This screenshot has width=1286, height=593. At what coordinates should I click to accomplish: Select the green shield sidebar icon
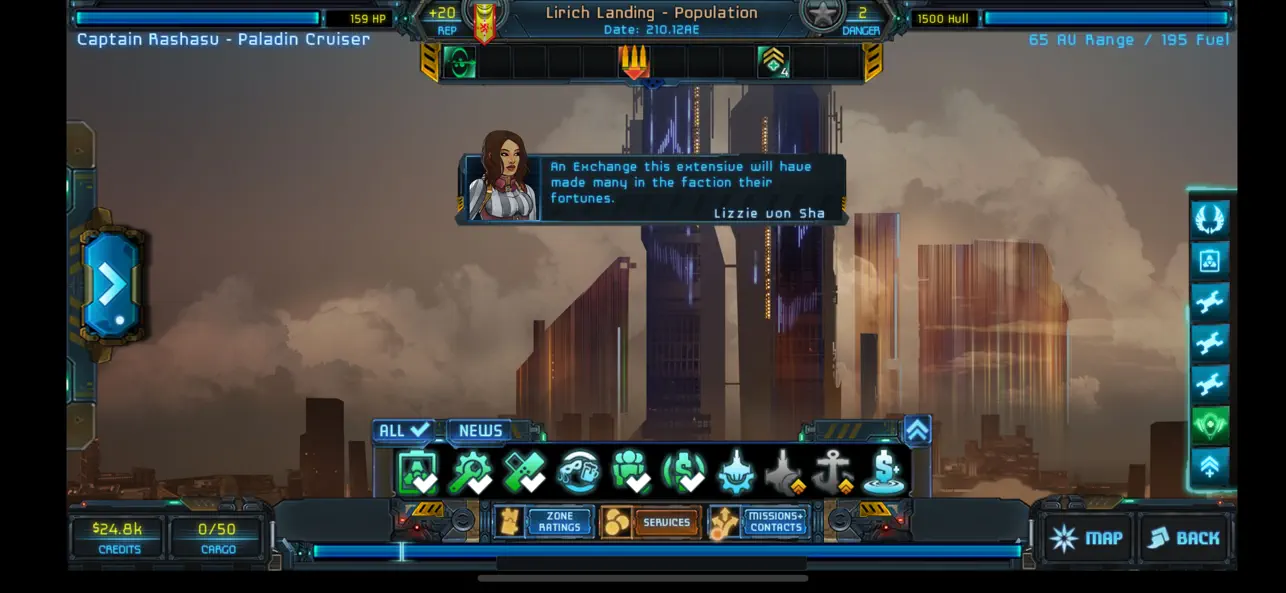point(1210,426)
